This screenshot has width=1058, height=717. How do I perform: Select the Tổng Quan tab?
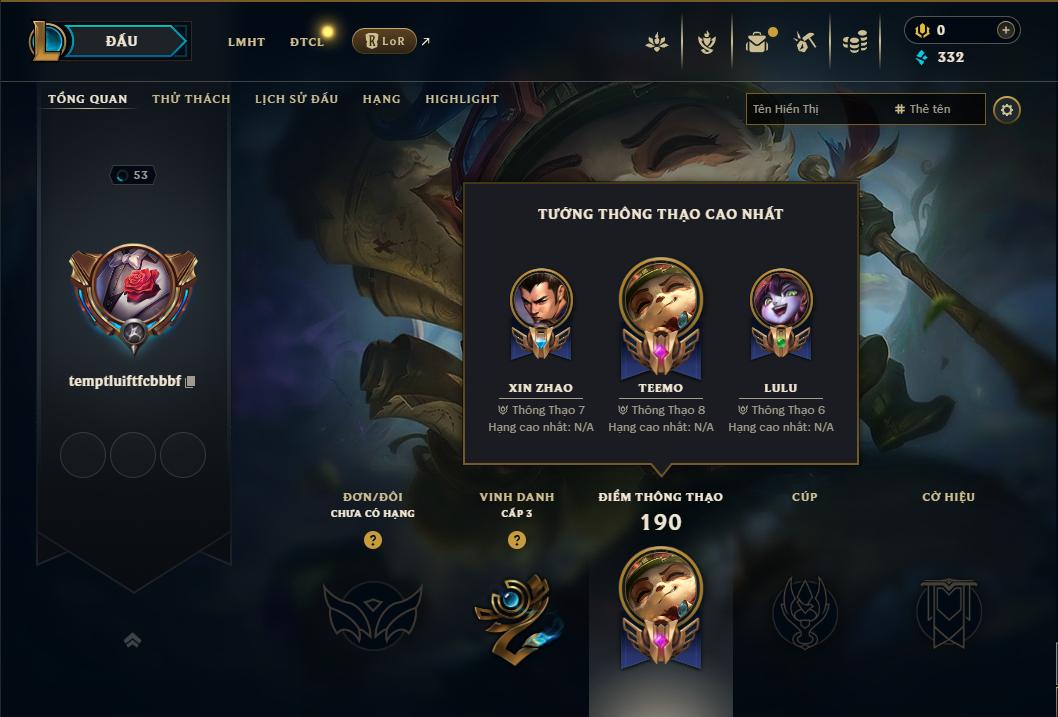click(88, 99)
